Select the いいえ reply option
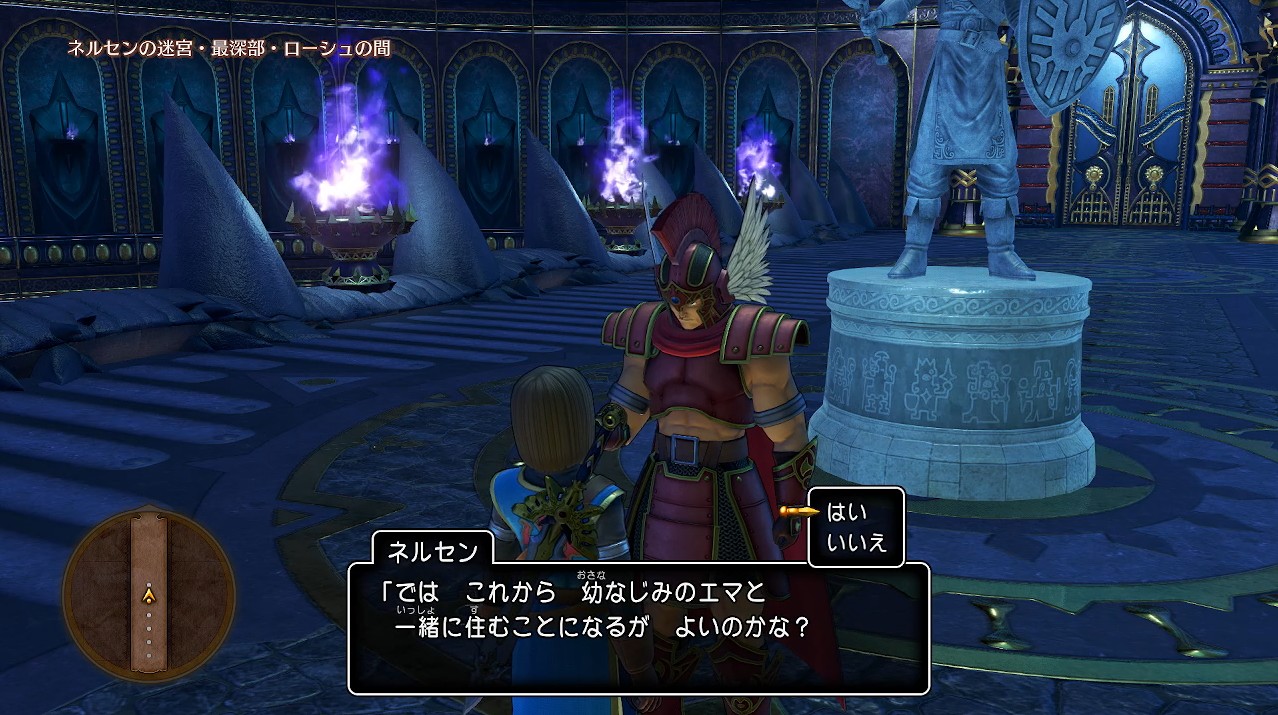Viewport: 1278px width, 715px height. pos(856,544)
